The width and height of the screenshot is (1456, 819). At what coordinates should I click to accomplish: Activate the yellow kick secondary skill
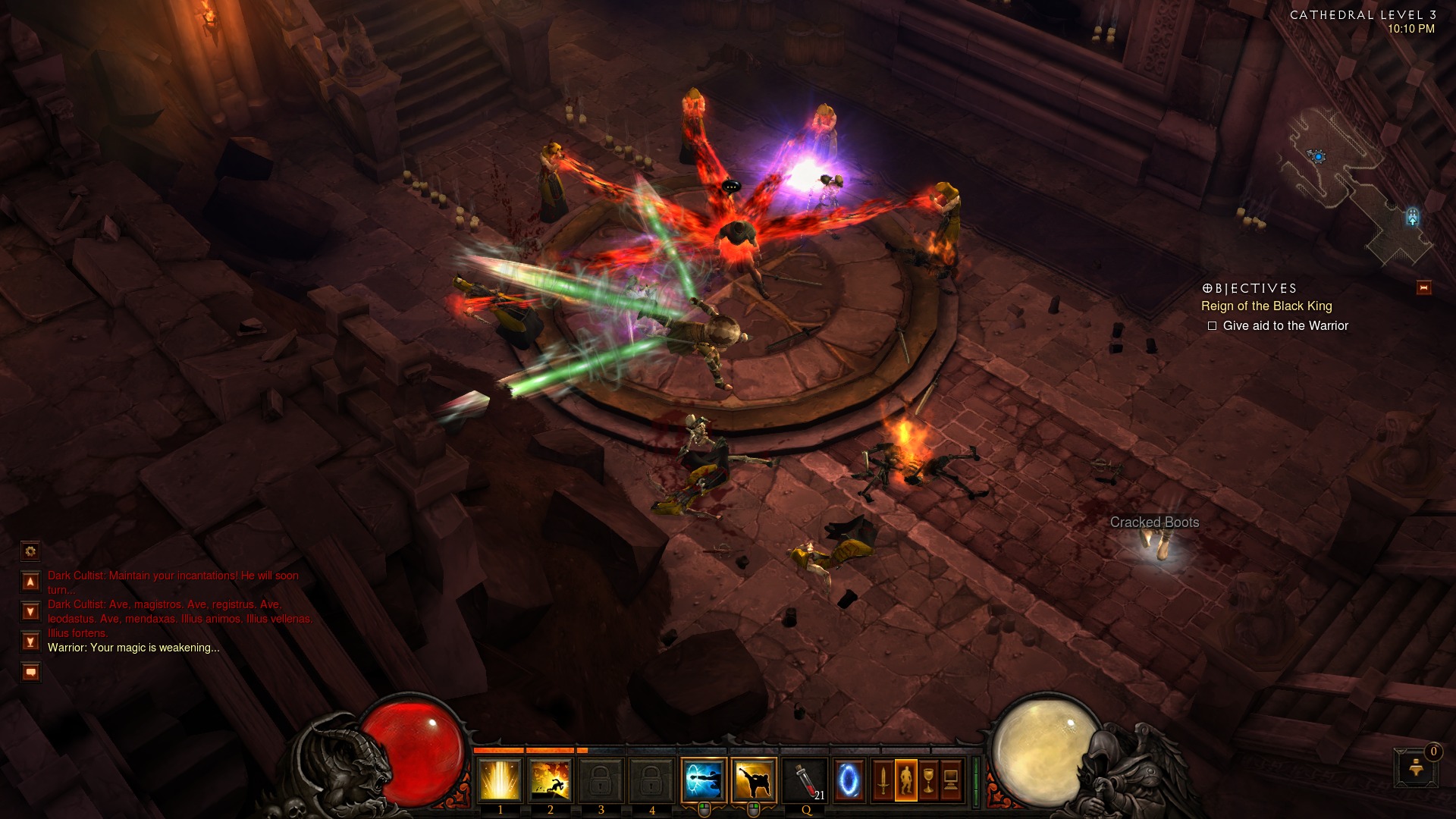(x=755, y=780)
